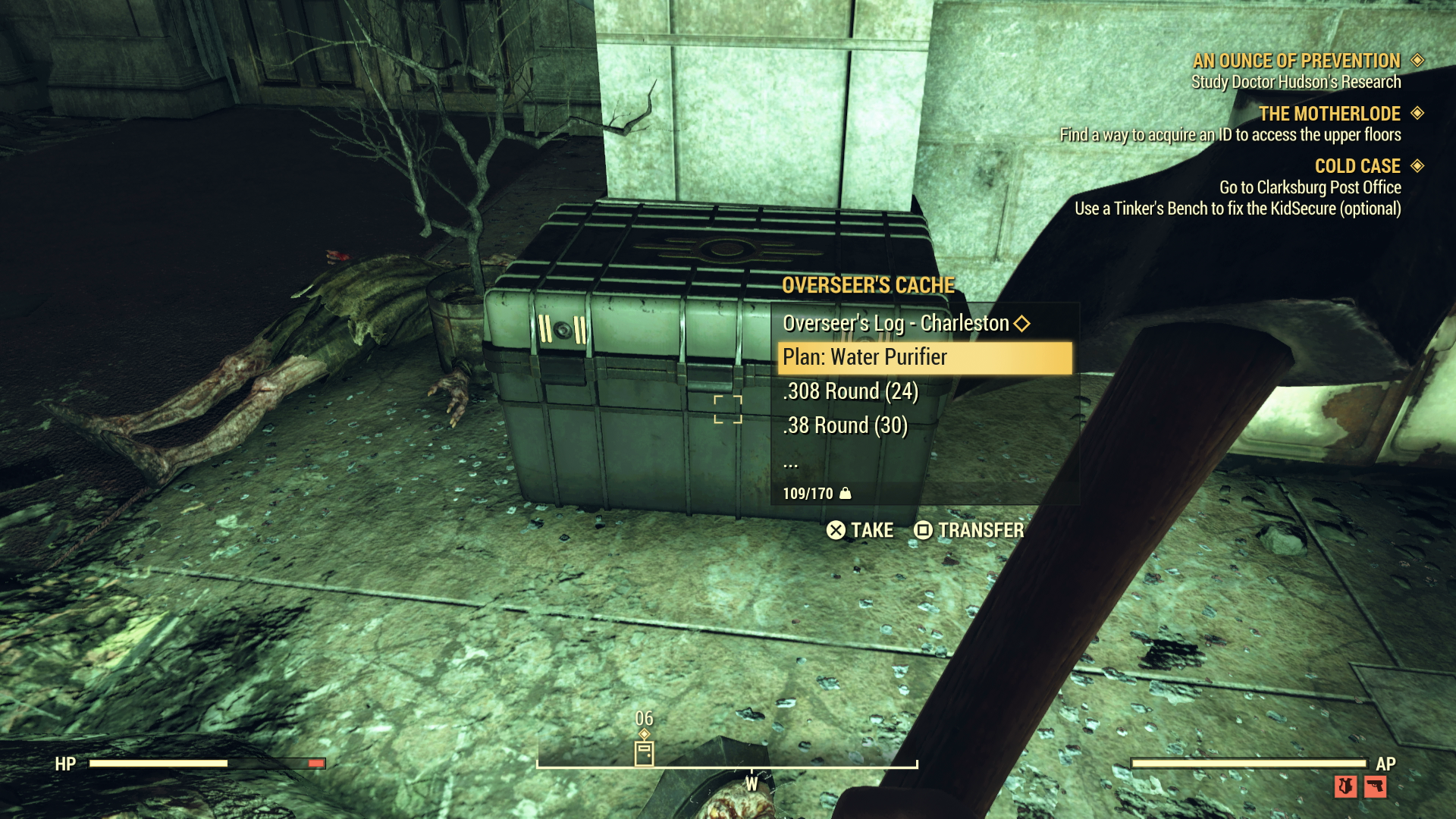The width and height of the screenshot is (1456, 819).
Task: Click the X icon beside TAKE
Action: click(836, 531)
